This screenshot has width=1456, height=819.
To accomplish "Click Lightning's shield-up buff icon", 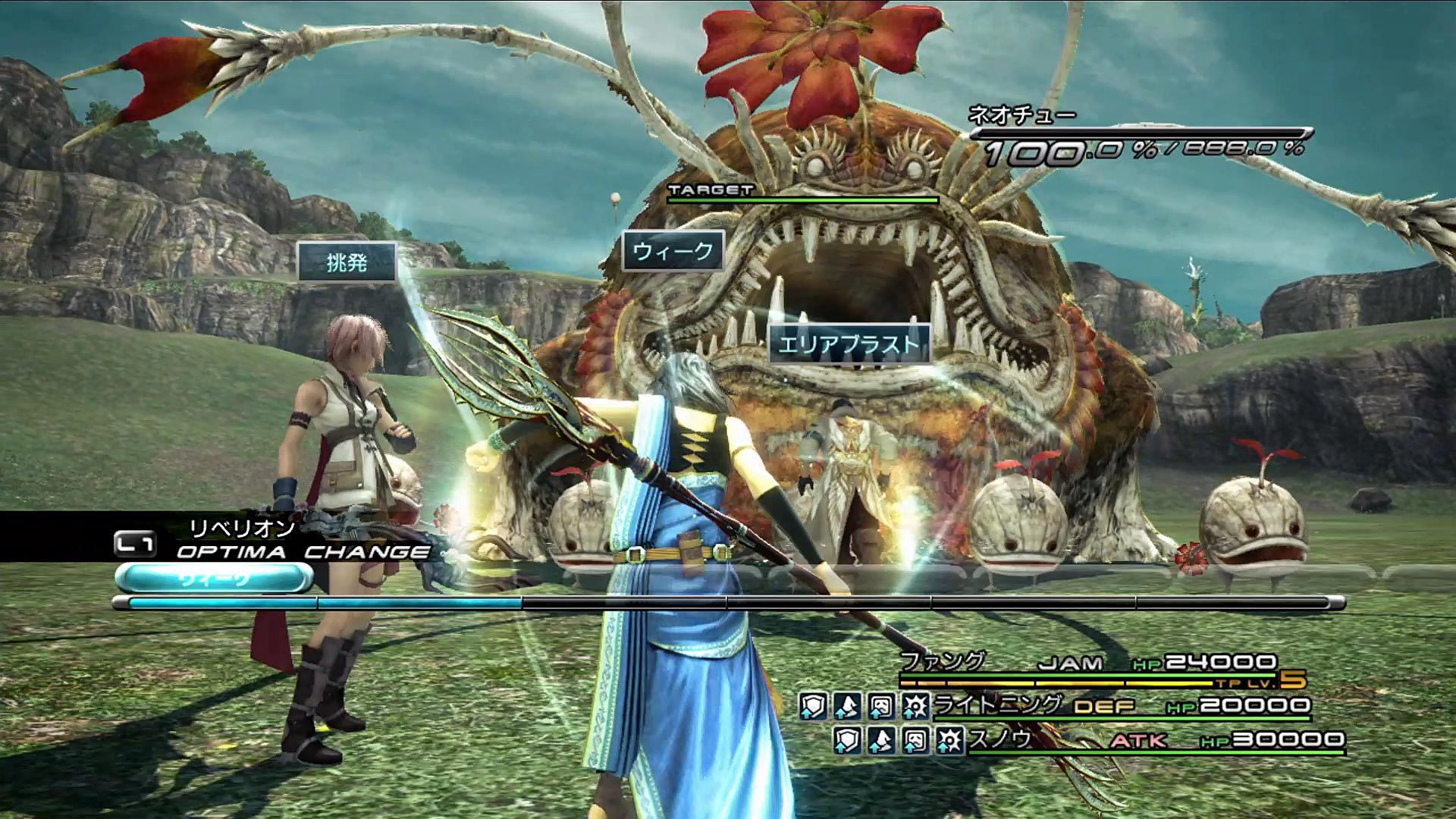I will 812,707.
